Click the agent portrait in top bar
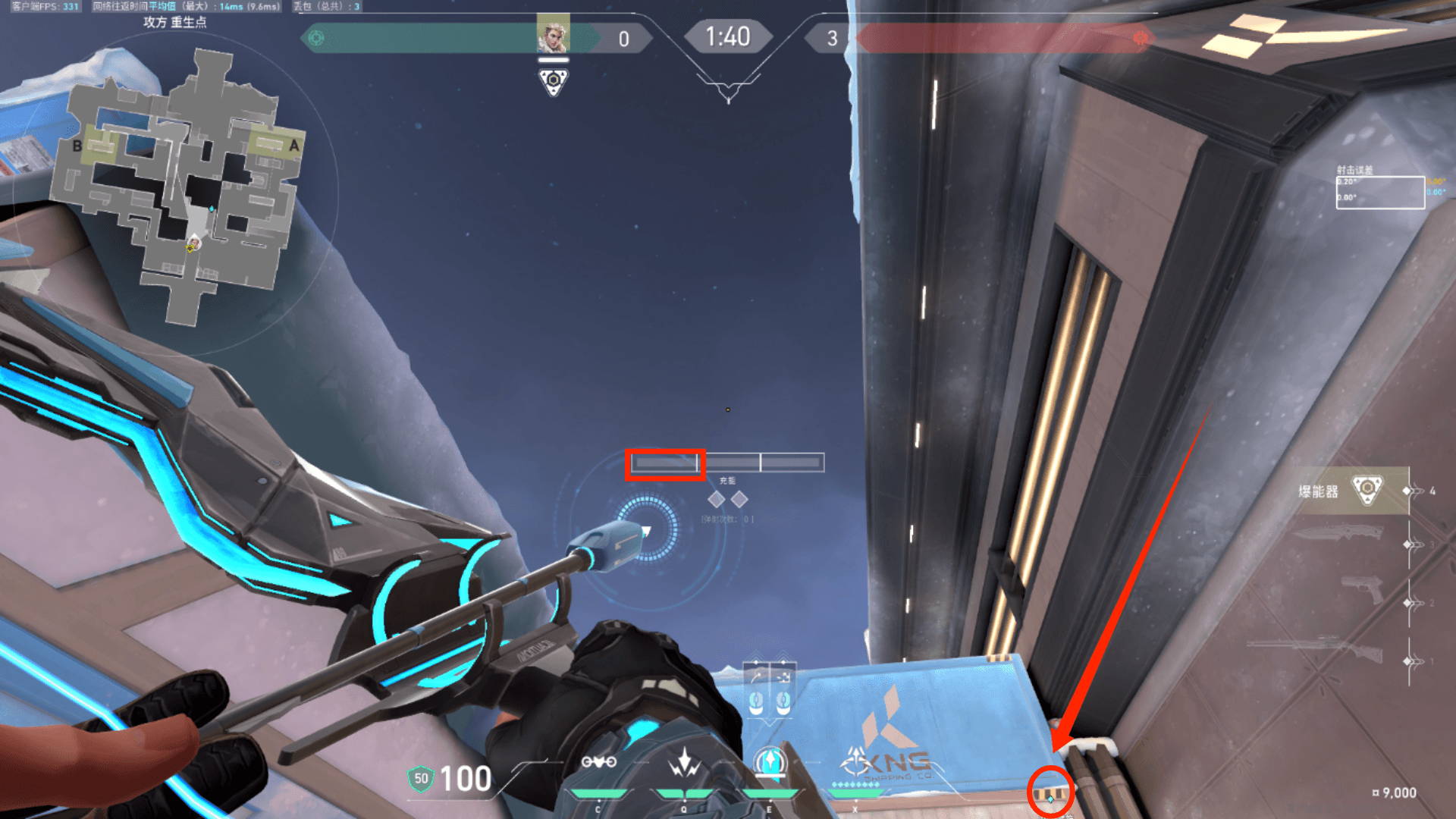The image size is (1456, 819). point(553,34)
